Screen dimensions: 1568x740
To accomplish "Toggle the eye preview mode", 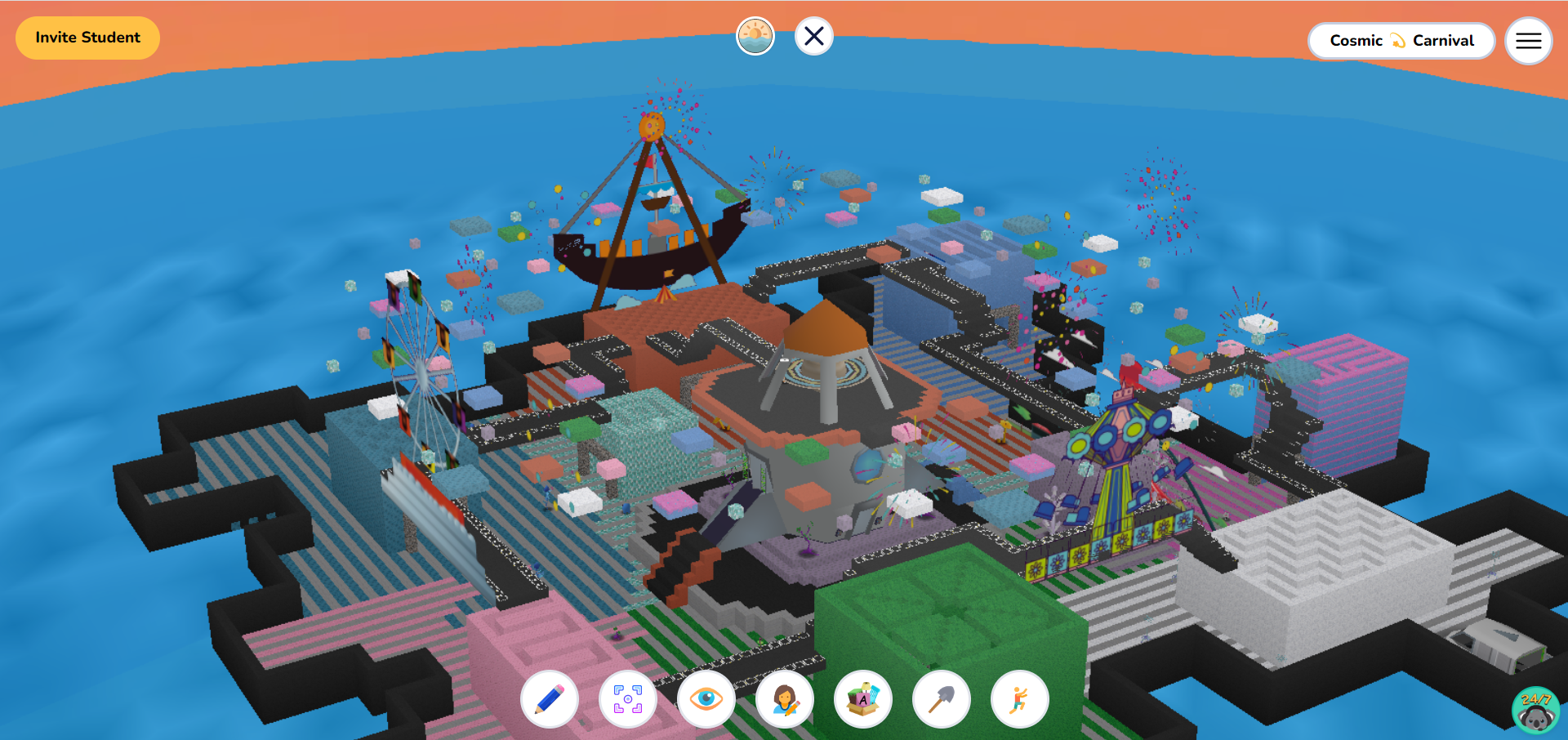I will [706, 699].
